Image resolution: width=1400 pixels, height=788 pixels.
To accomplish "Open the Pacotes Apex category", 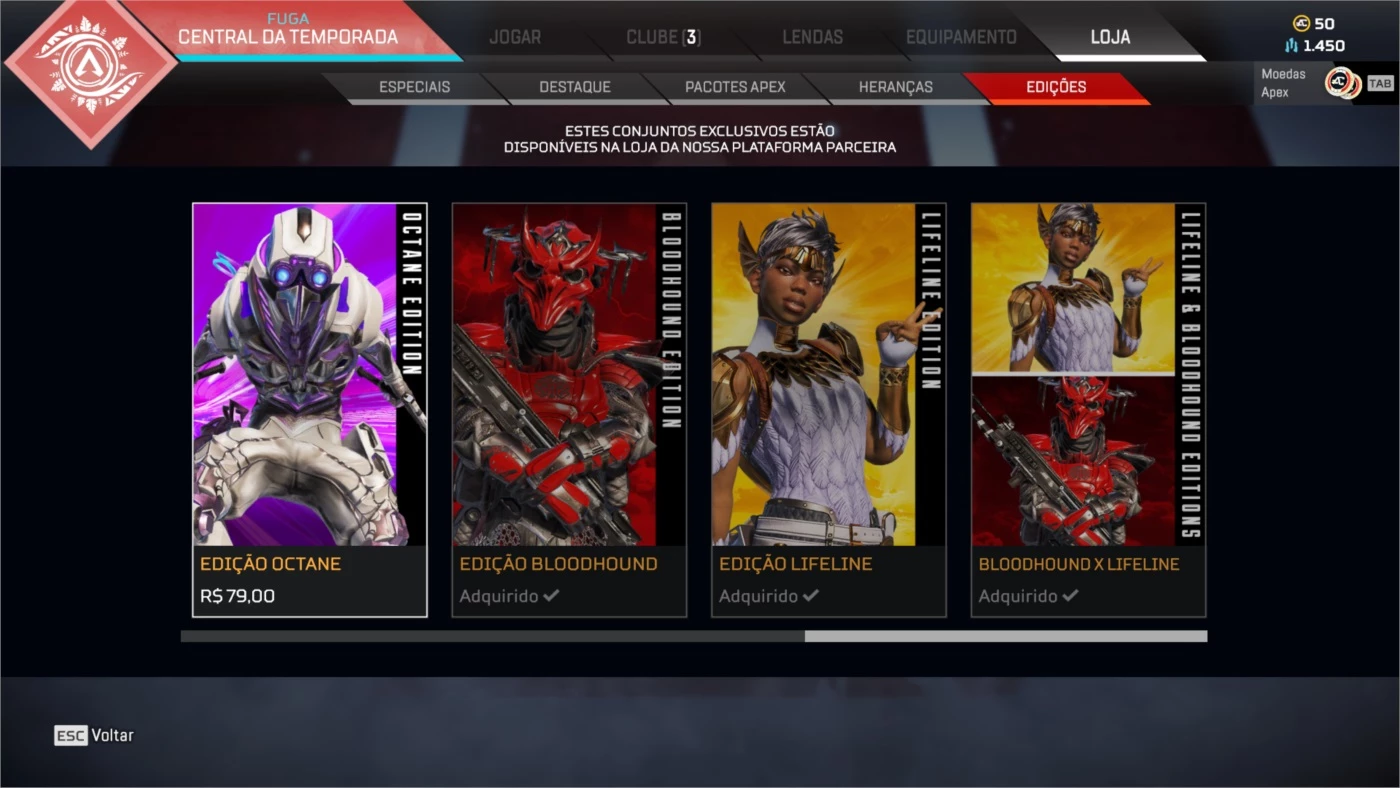I will coord(735,87).
